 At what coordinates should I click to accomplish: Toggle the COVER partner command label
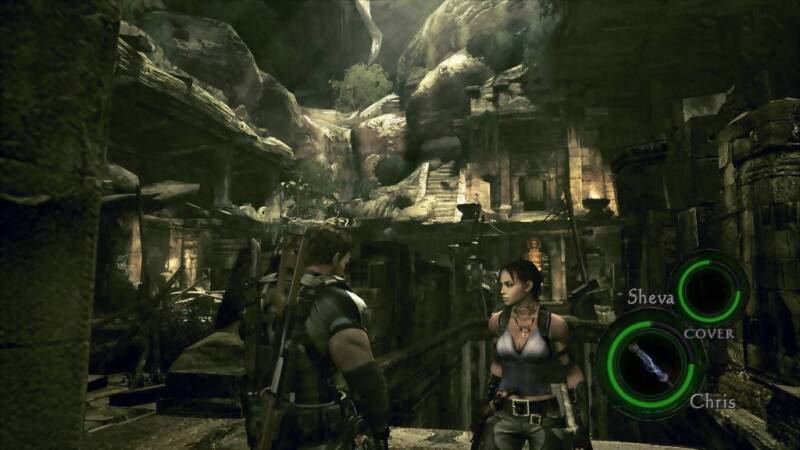[x=708, y=333]
